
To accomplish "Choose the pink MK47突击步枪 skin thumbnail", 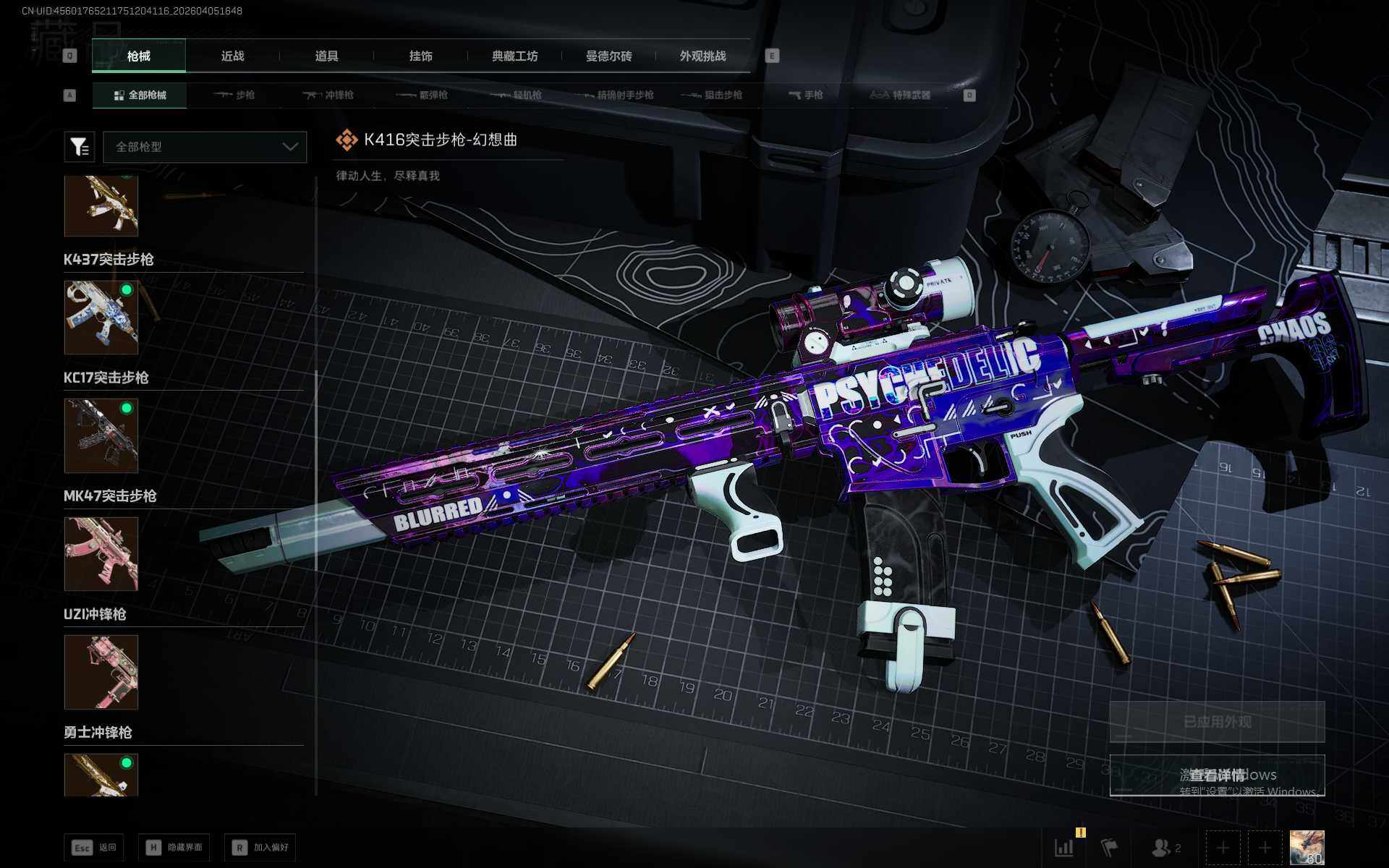I will (101, 554).
